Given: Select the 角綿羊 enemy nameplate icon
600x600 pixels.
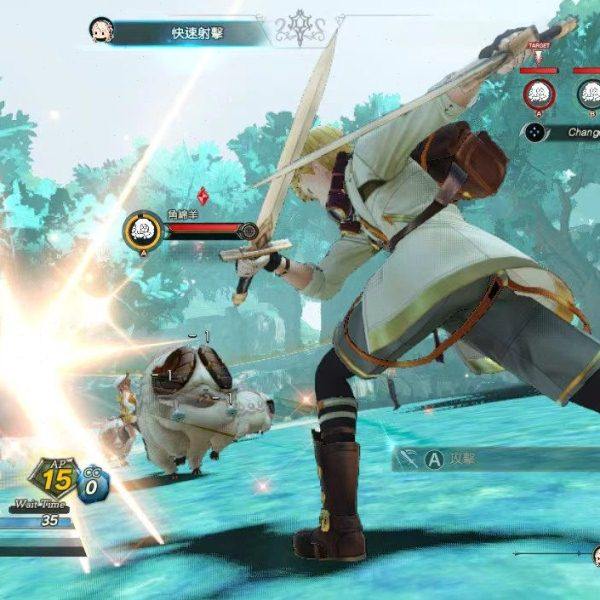Looking at the screenshot, I should (x=143, y=231).
